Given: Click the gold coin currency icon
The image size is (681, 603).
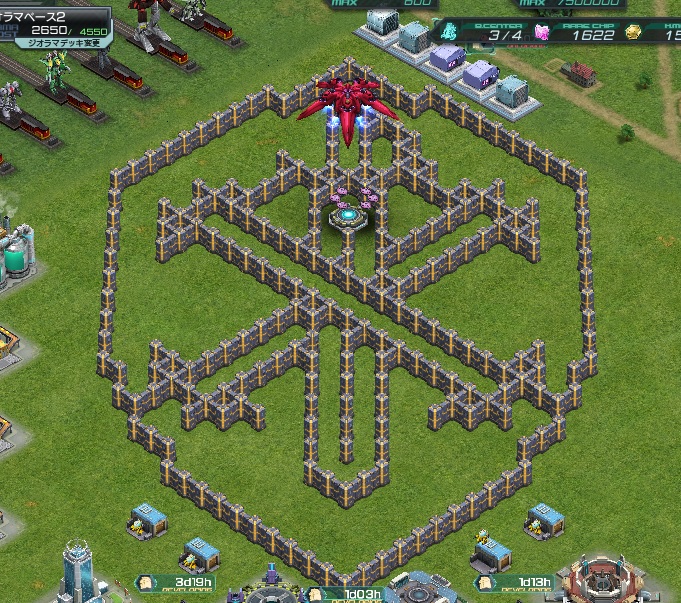Looking at the screenshot, I should [x=633, y=33].
